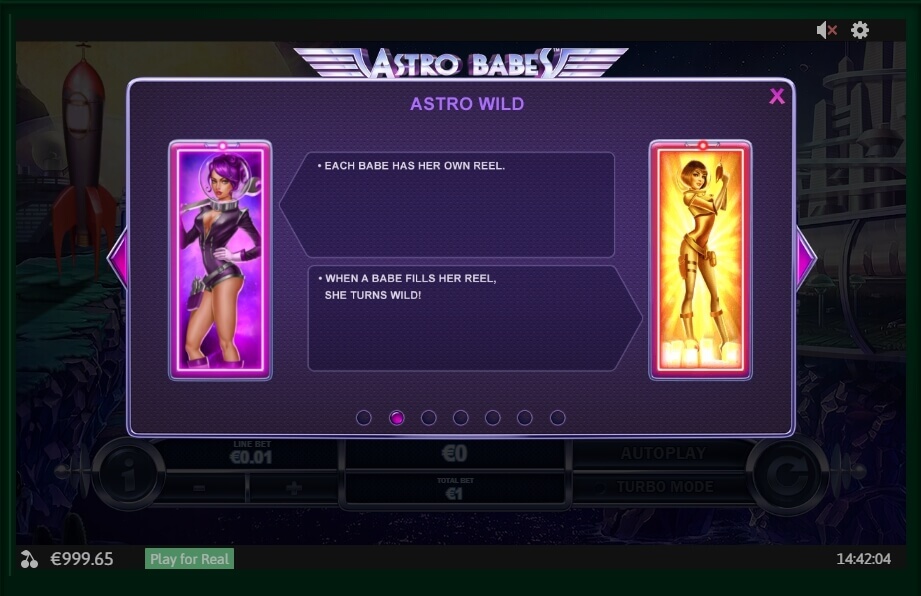Select the last page indicator dot
This screenshot has width=921, height=596.
558,418
